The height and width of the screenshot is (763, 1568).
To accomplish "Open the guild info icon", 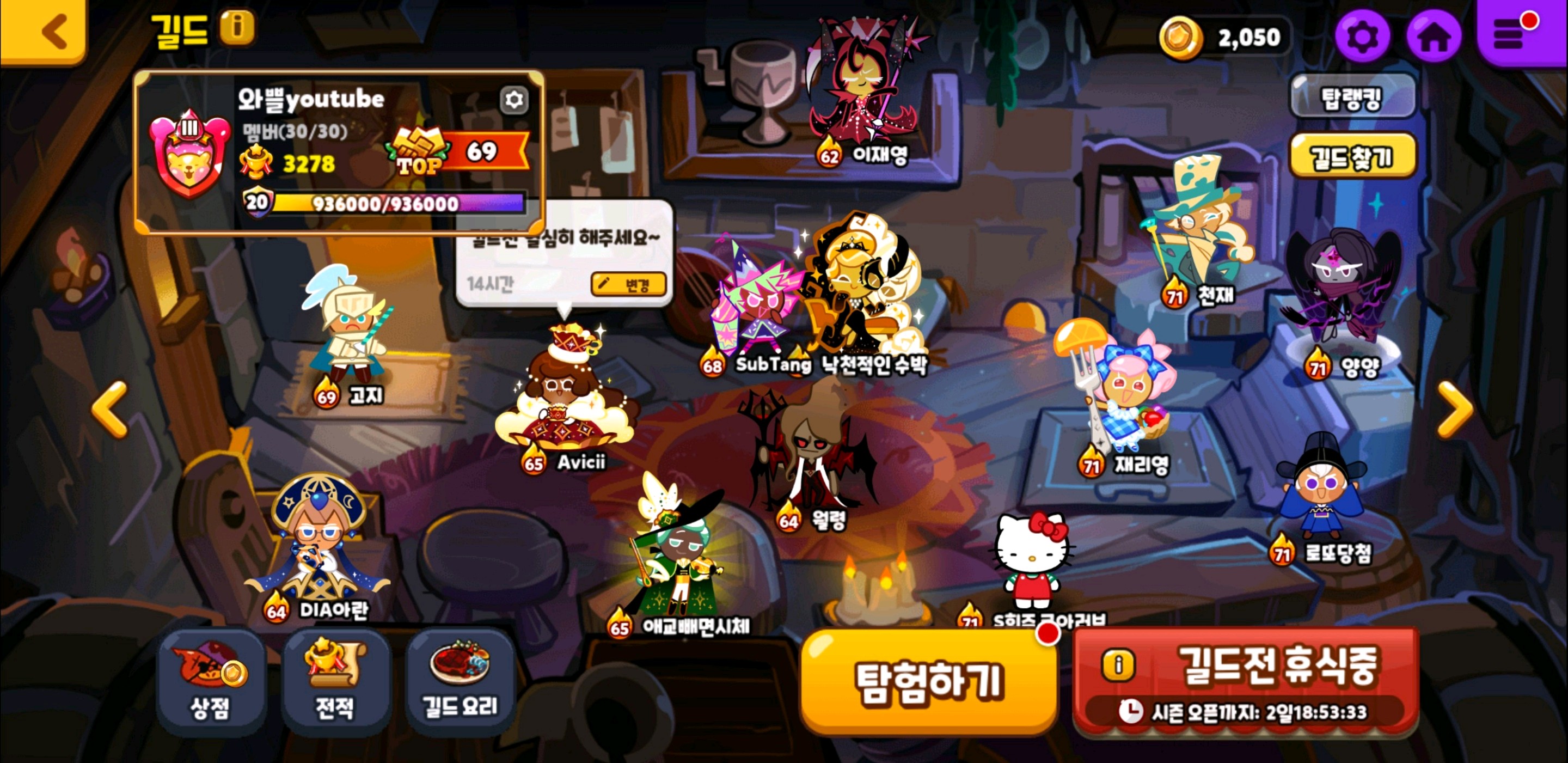I will click(237, 27).
